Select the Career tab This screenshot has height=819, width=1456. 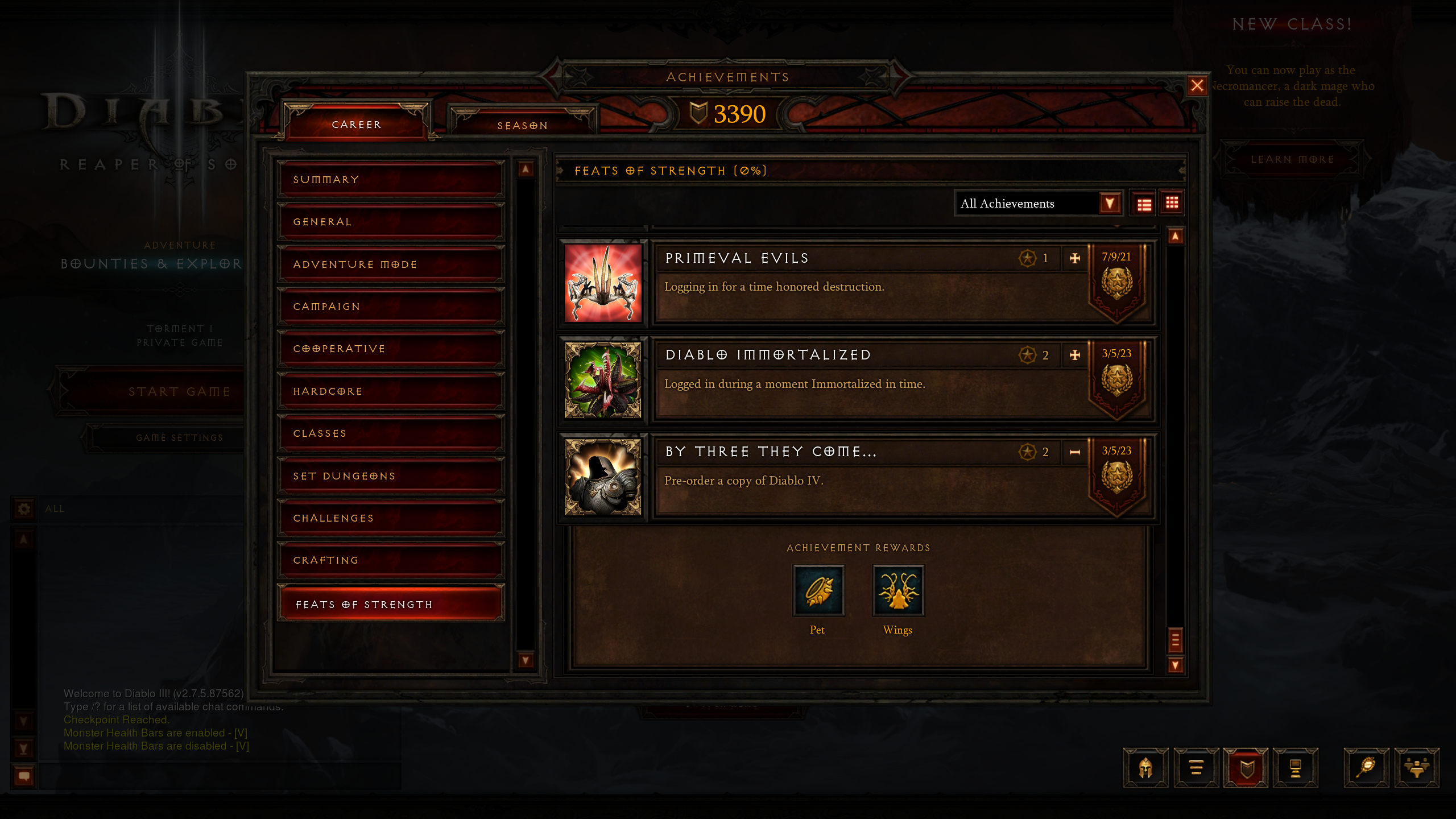click(x=357, y=124)
